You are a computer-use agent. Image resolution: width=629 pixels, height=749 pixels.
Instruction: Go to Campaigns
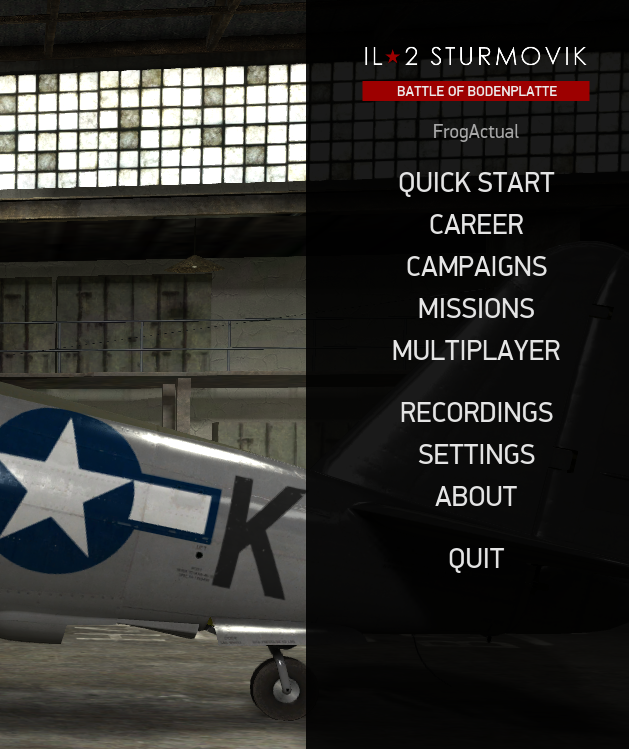(476, 267)
